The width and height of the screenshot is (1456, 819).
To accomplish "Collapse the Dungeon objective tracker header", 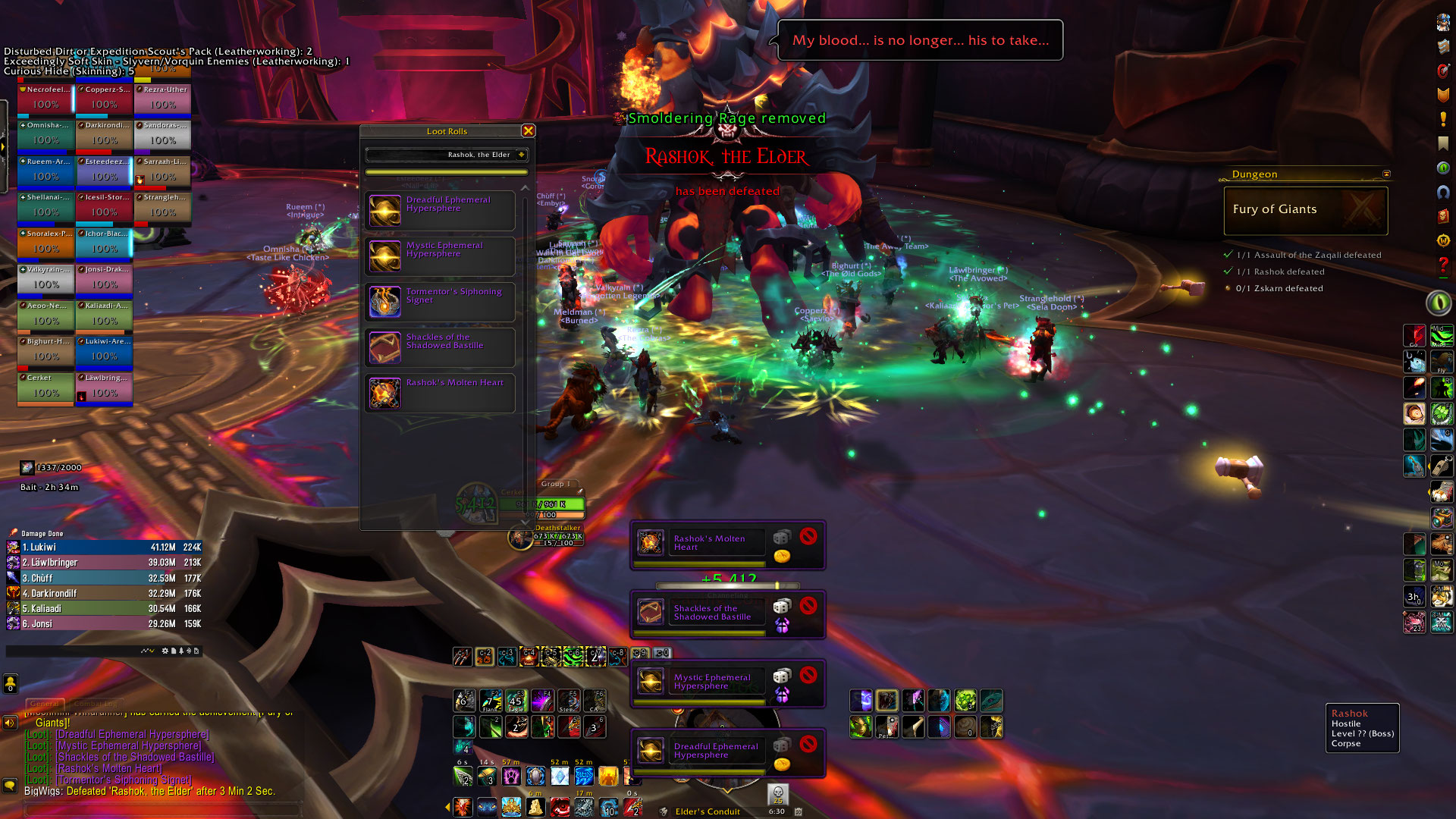I will coord(1386,174).
